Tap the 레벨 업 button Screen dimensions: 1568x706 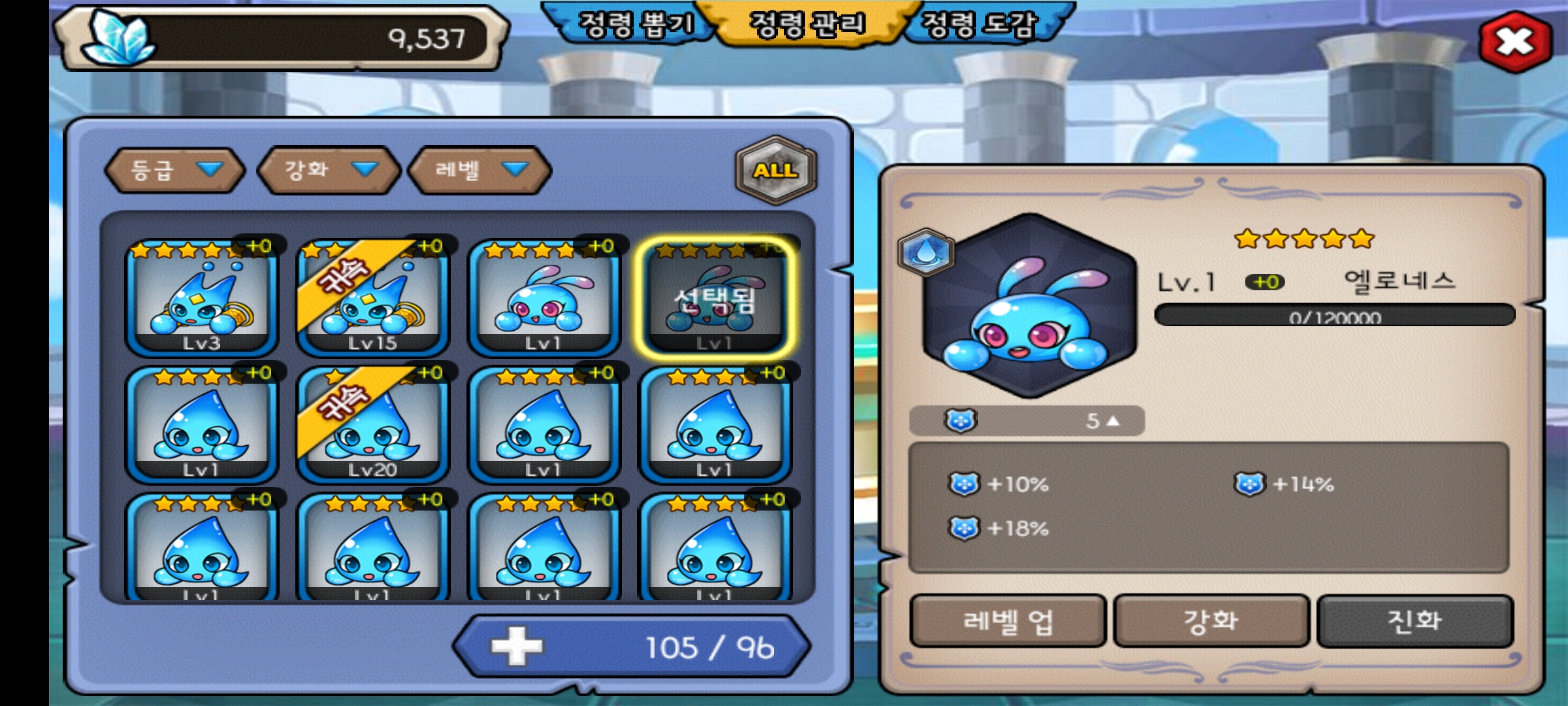[1008, 621]
